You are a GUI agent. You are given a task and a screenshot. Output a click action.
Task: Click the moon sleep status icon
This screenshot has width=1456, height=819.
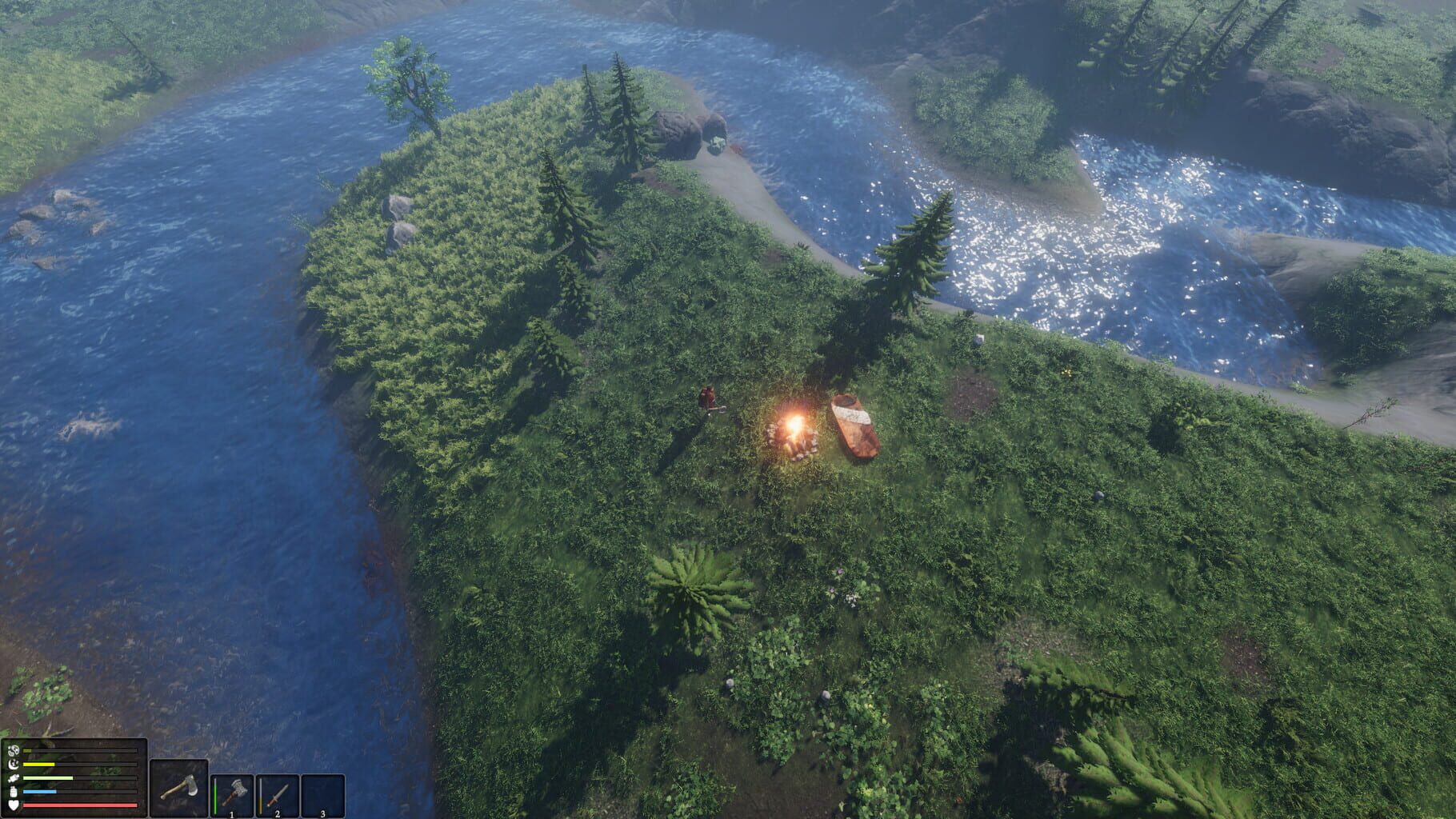click(x=14, y=764)
